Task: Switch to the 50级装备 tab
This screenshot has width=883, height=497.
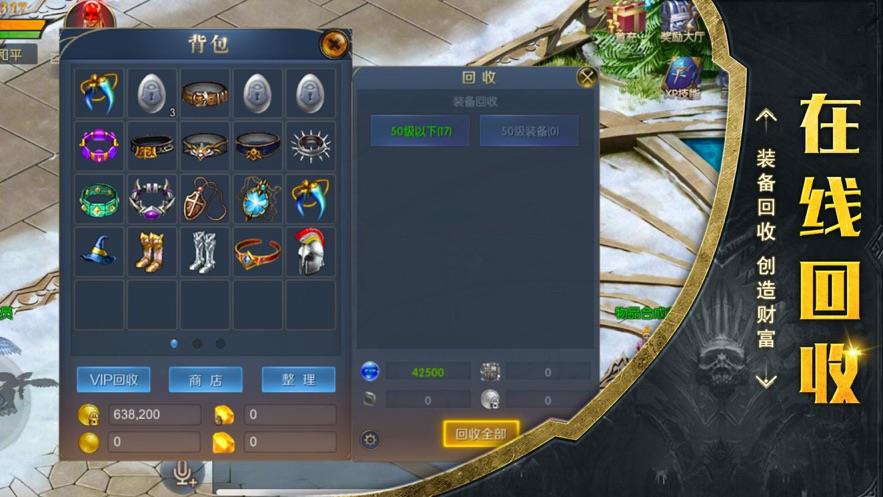Action: [529, 130]
